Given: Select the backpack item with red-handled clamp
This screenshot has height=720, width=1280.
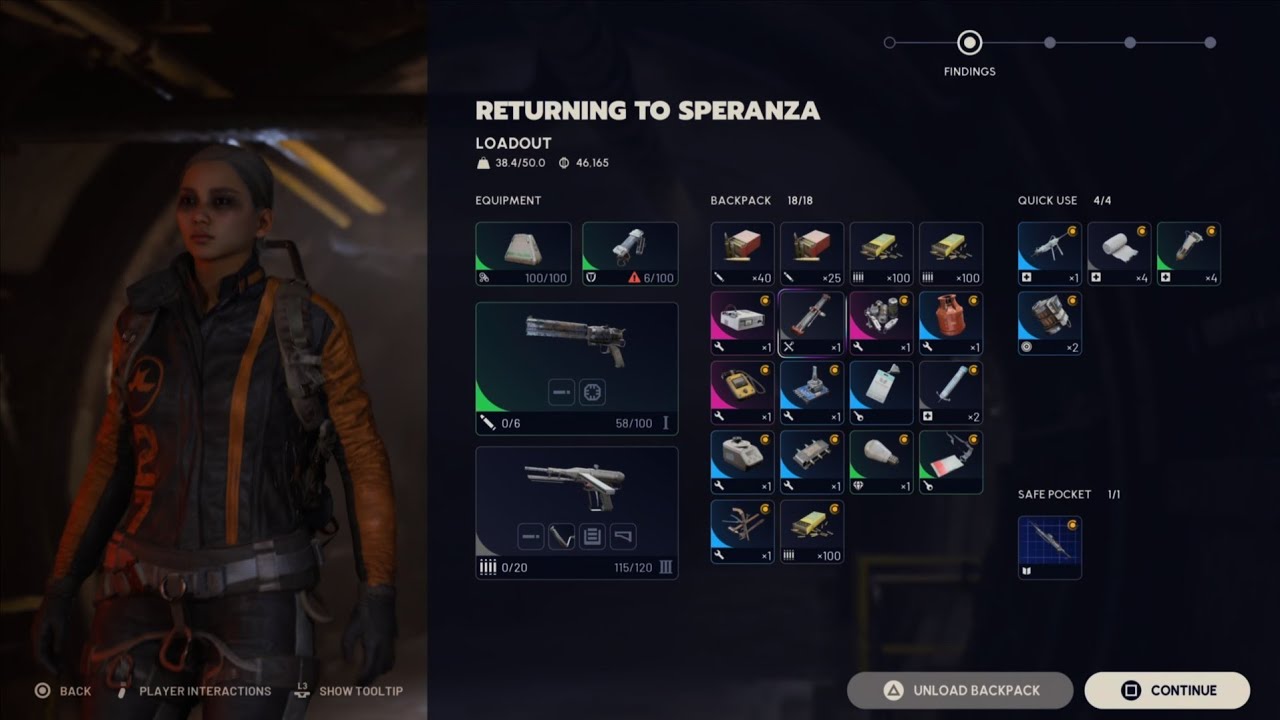Looking at the screenshot, I should 812,323.
